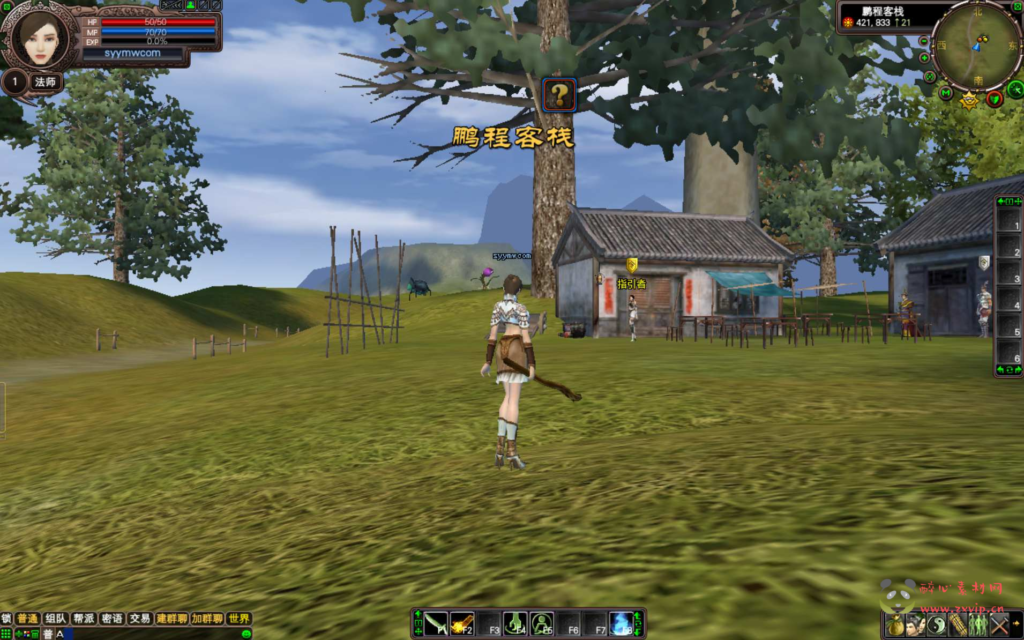Image resolution: width=1024 pixels, height=640 pixels.
Task: Open the yin-yang skills menu
Action: pyautogui.click(x=936, y=625)
